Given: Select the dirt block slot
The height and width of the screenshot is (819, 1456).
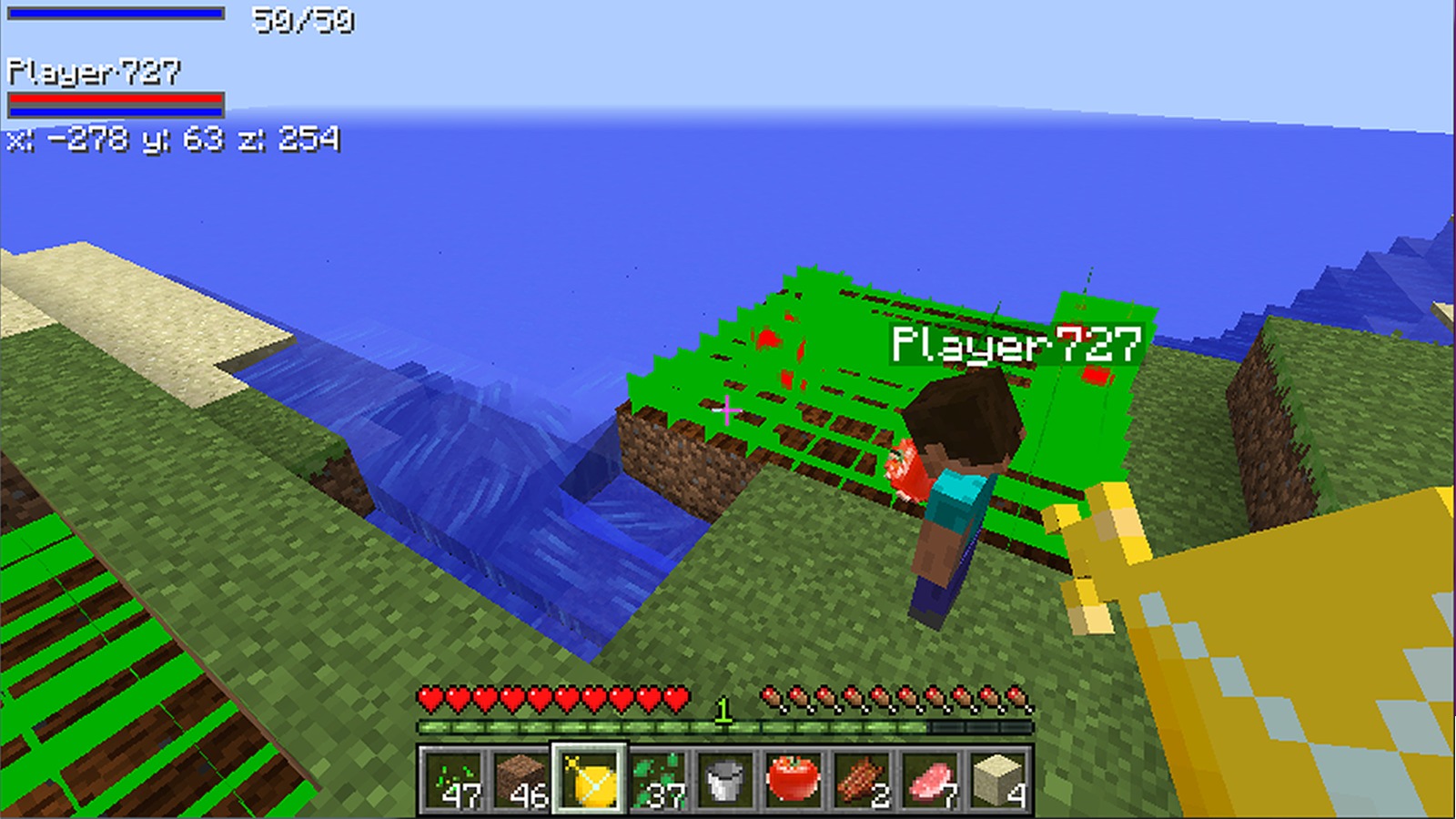Looking at the screenshot, I should point(521,780).
